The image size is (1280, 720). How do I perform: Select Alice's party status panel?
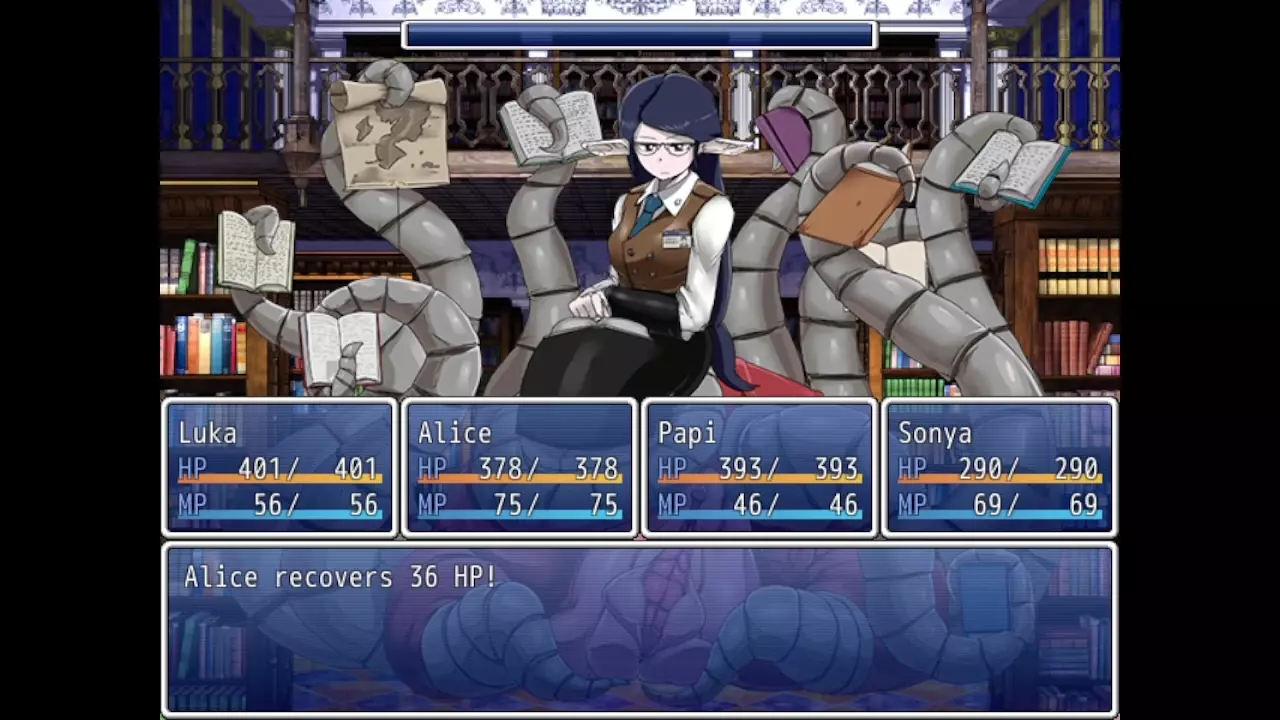pyautogui.click(x=519, y=468)
